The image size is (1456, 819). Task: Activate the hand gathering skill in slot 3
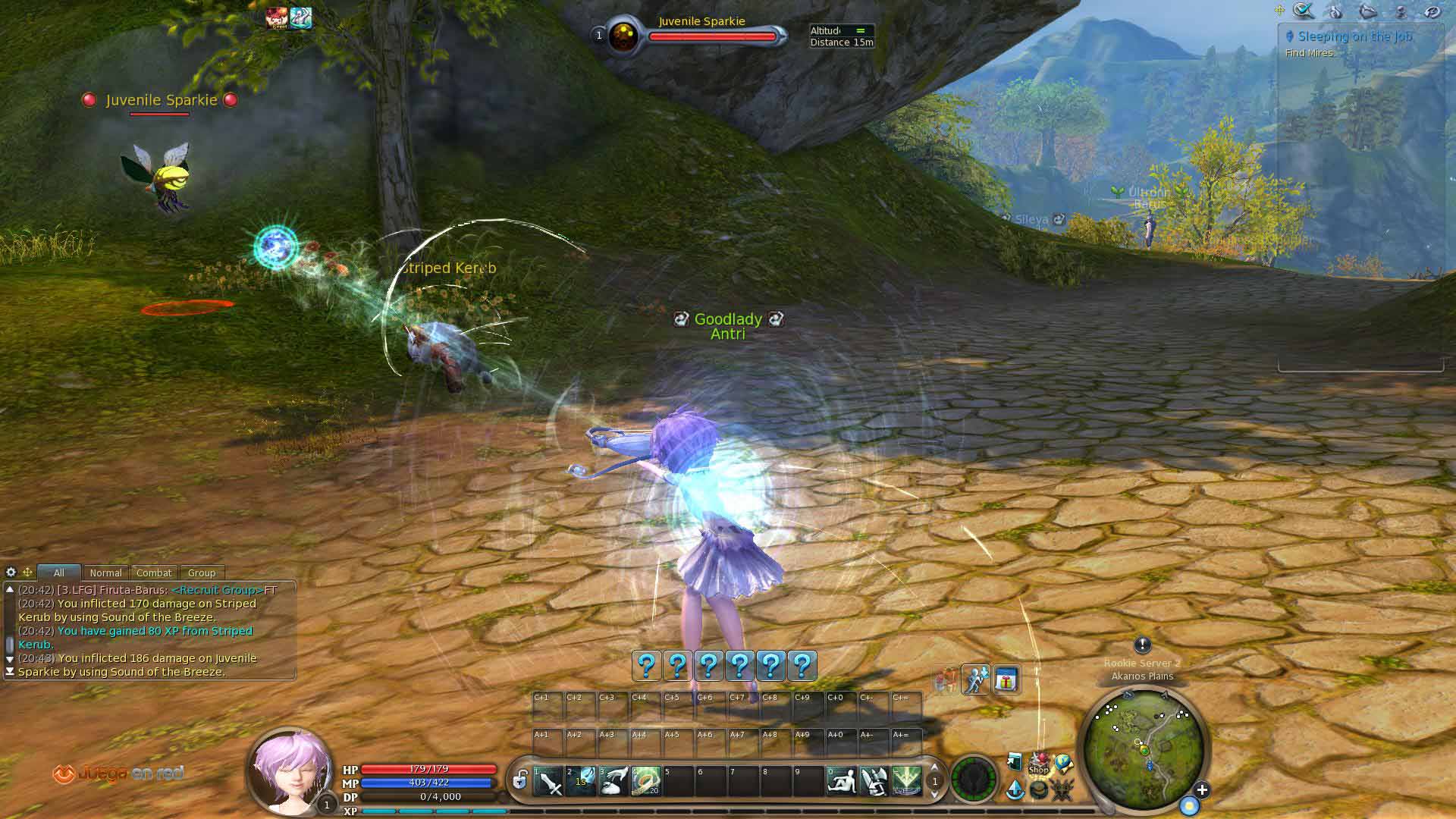(x=613, y=781)
